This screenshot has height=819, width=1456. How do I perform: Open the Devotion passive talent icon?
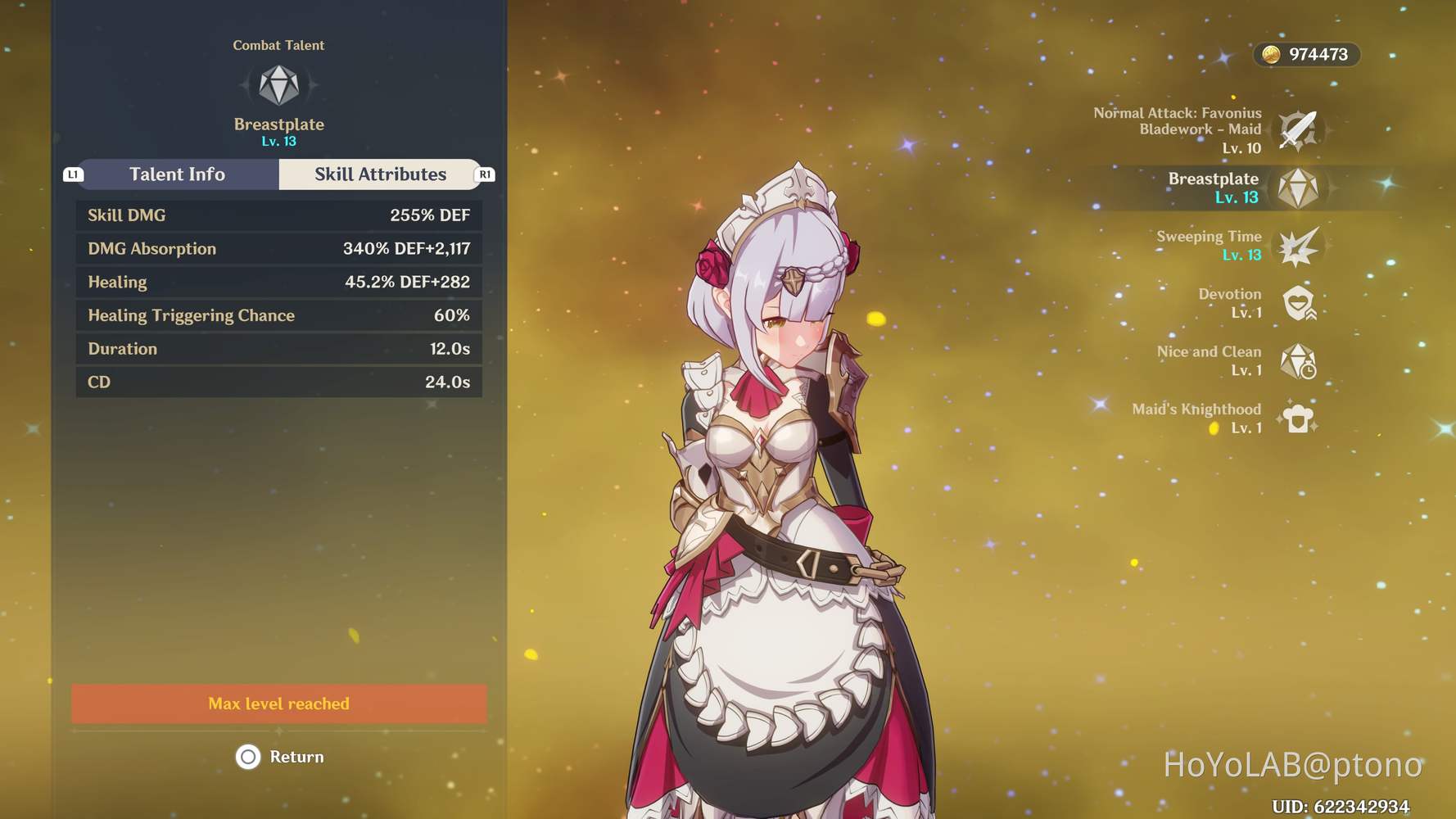coord(1300,302)
